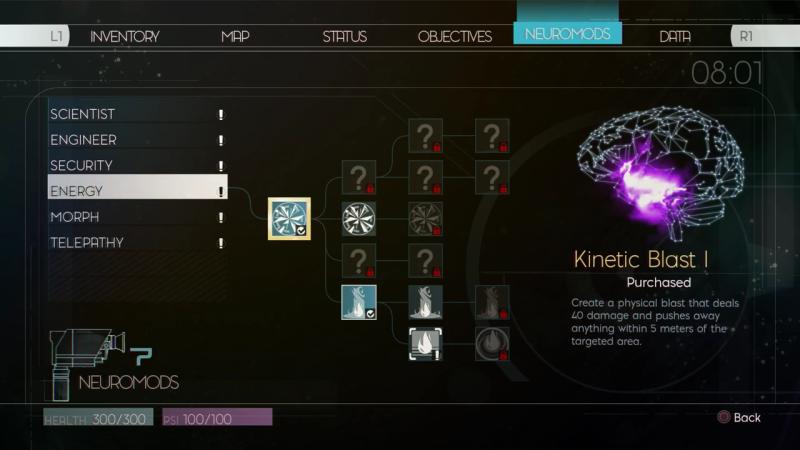Choose the white-framed flame ability icon
Image resolution: width=800 pixels, height=450 pixels.
[x=425, y=343]
